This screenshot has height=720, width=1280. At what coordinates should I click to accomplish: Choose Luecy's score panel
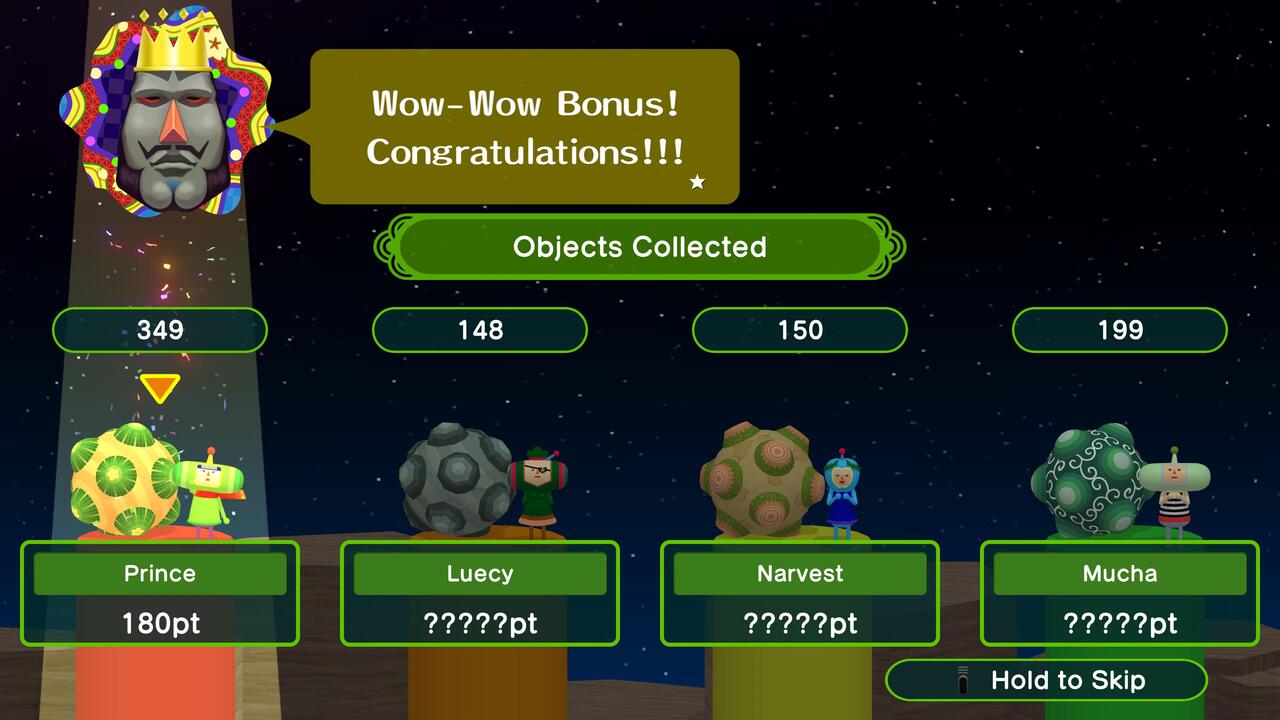(x=480, y=594)
